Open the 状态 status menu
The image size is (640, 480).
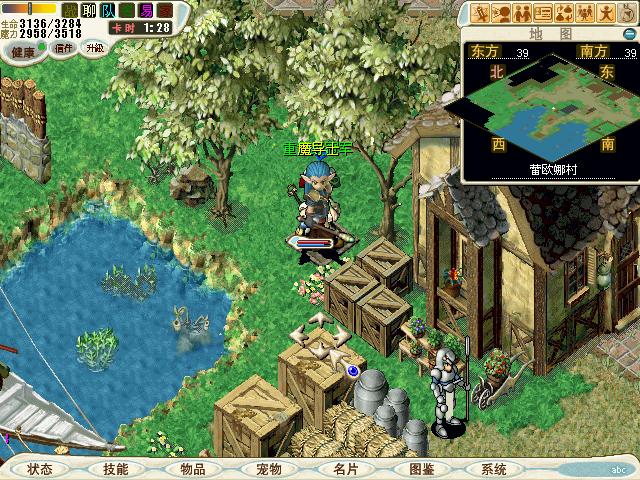tap(40, 468)
